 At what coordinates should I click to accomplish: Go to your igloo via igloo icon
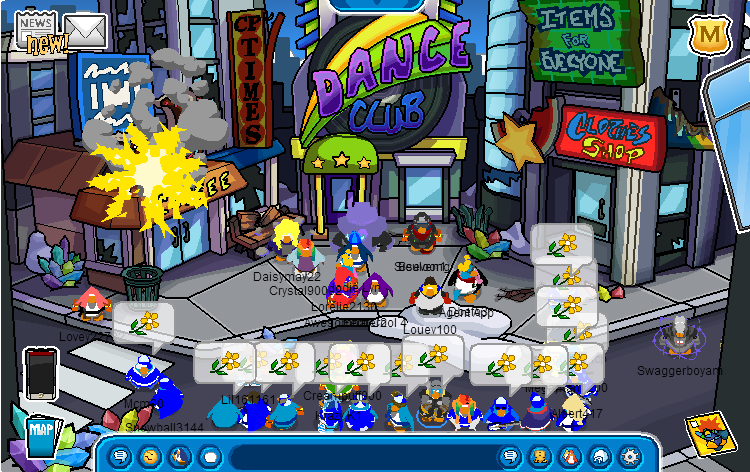(x=598, y=457)
